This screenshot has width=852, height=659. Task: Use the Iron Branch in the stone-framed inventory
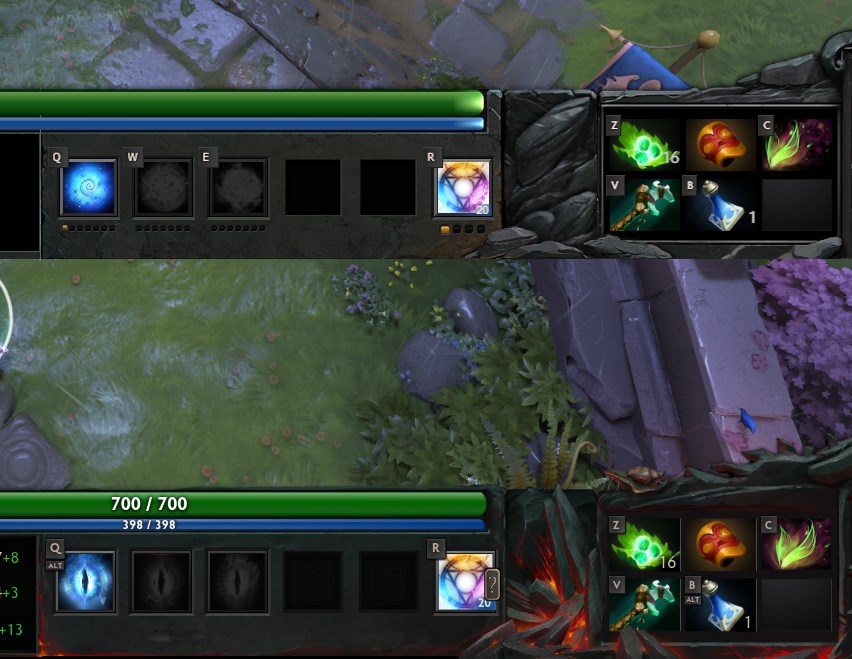click(797, 145)
